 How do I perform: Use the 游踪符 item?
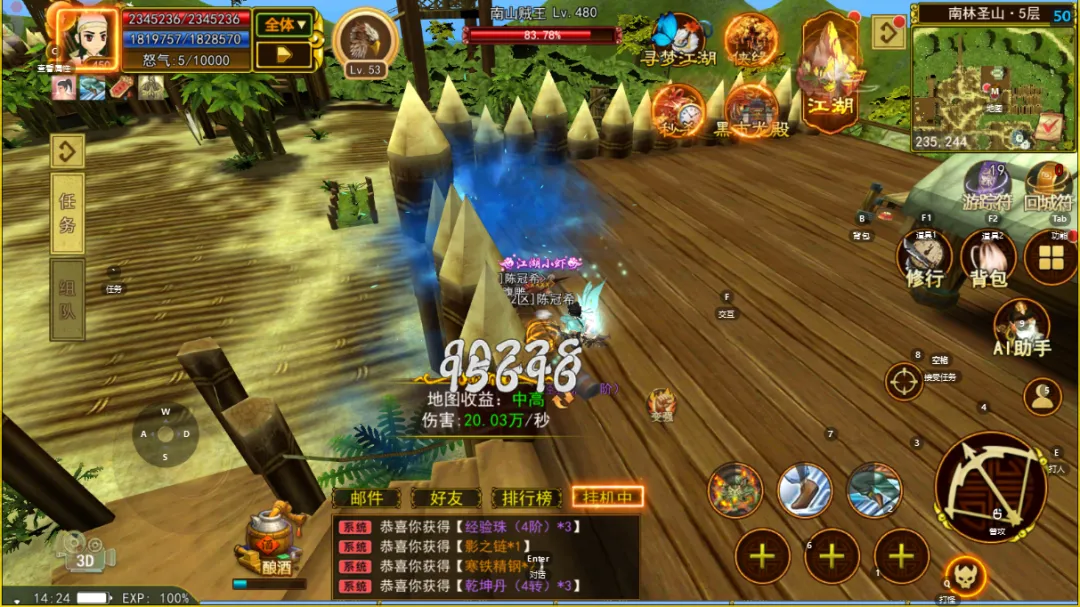[x=987, y=185]
